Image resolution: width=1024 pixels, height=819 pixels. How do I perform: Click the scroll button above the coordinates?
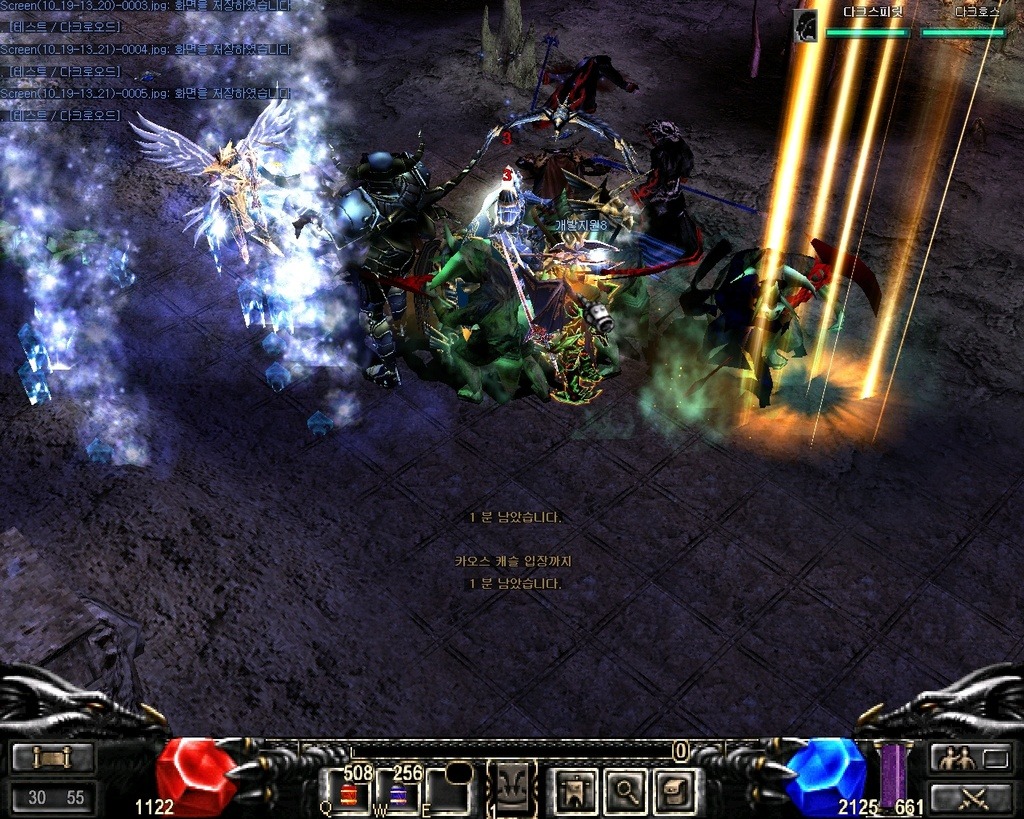pos(53,758)
